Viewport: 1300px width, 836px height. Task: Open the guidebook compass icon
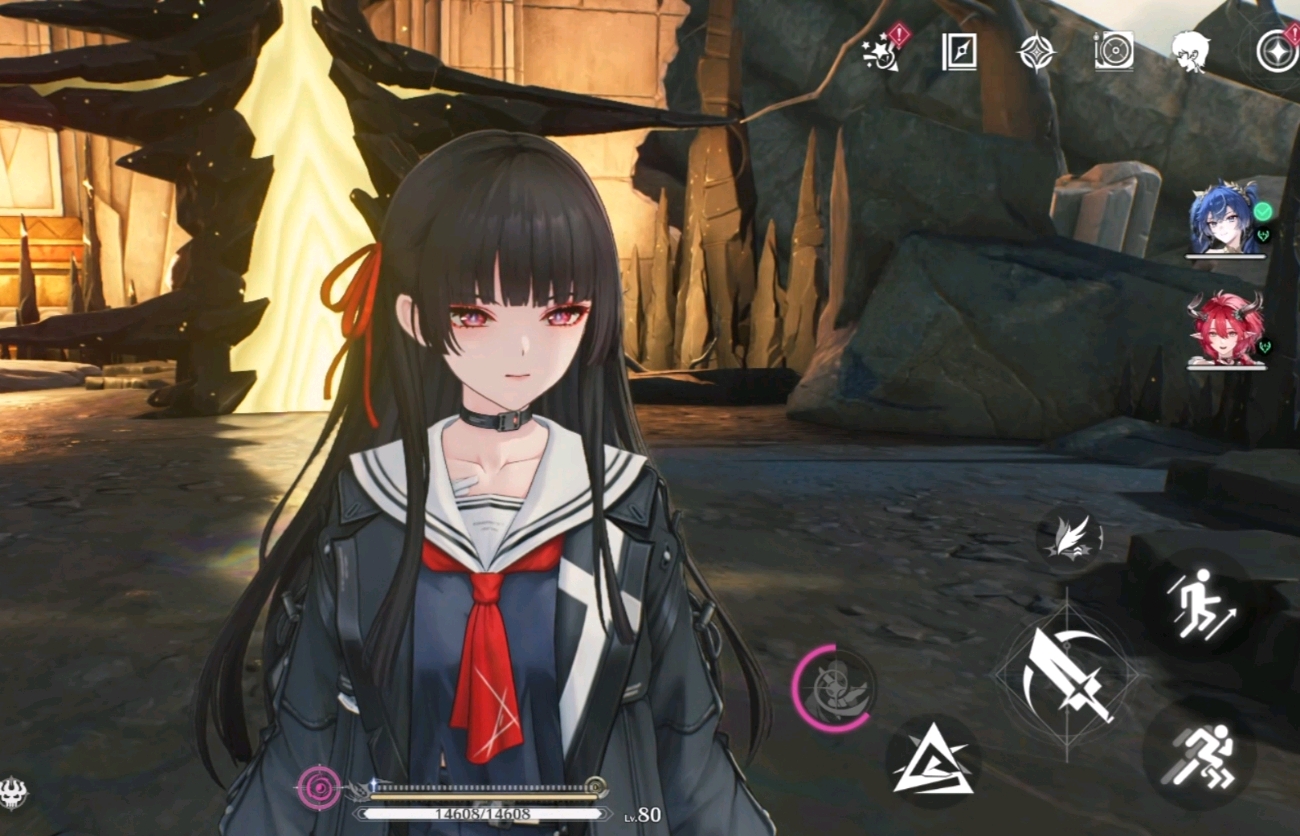pyautogui.click(x=959, y=52)
